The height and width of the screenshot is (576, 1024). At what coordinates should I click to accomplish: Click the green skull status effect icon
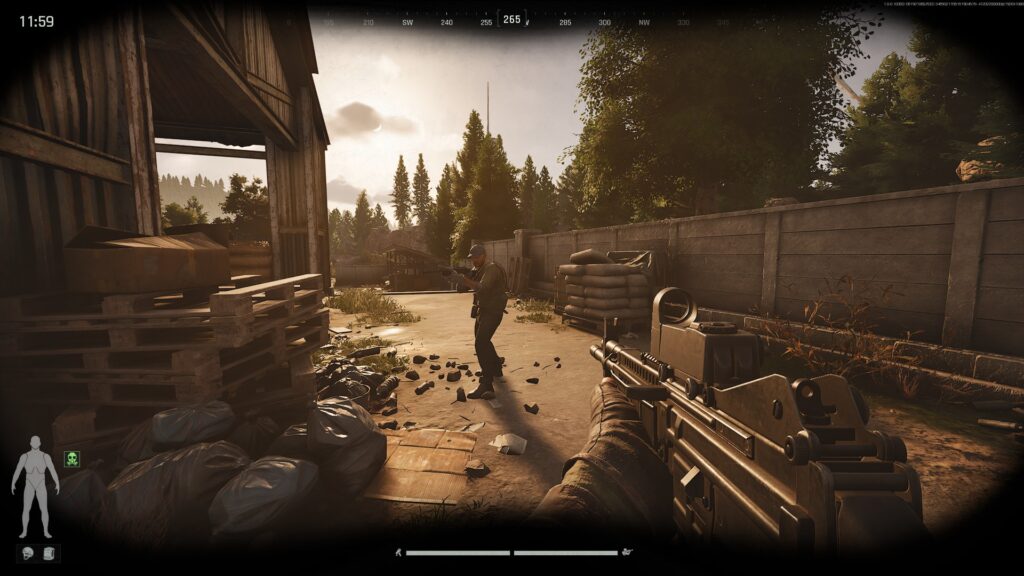click(72, 459)
